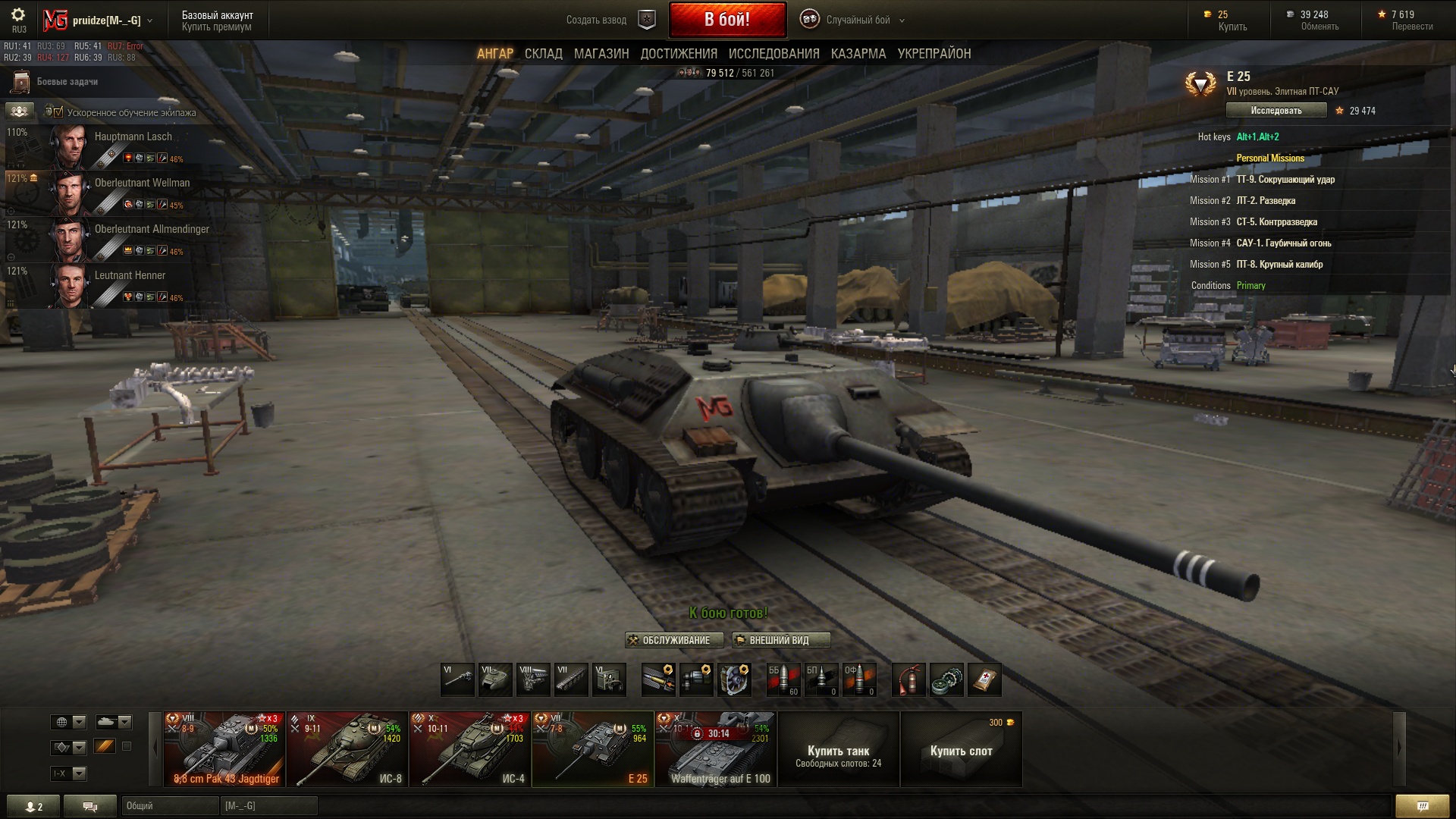Open the СКЛАД tab
The width and height of the screenshot is (1456, 819).
pos(543,54)
